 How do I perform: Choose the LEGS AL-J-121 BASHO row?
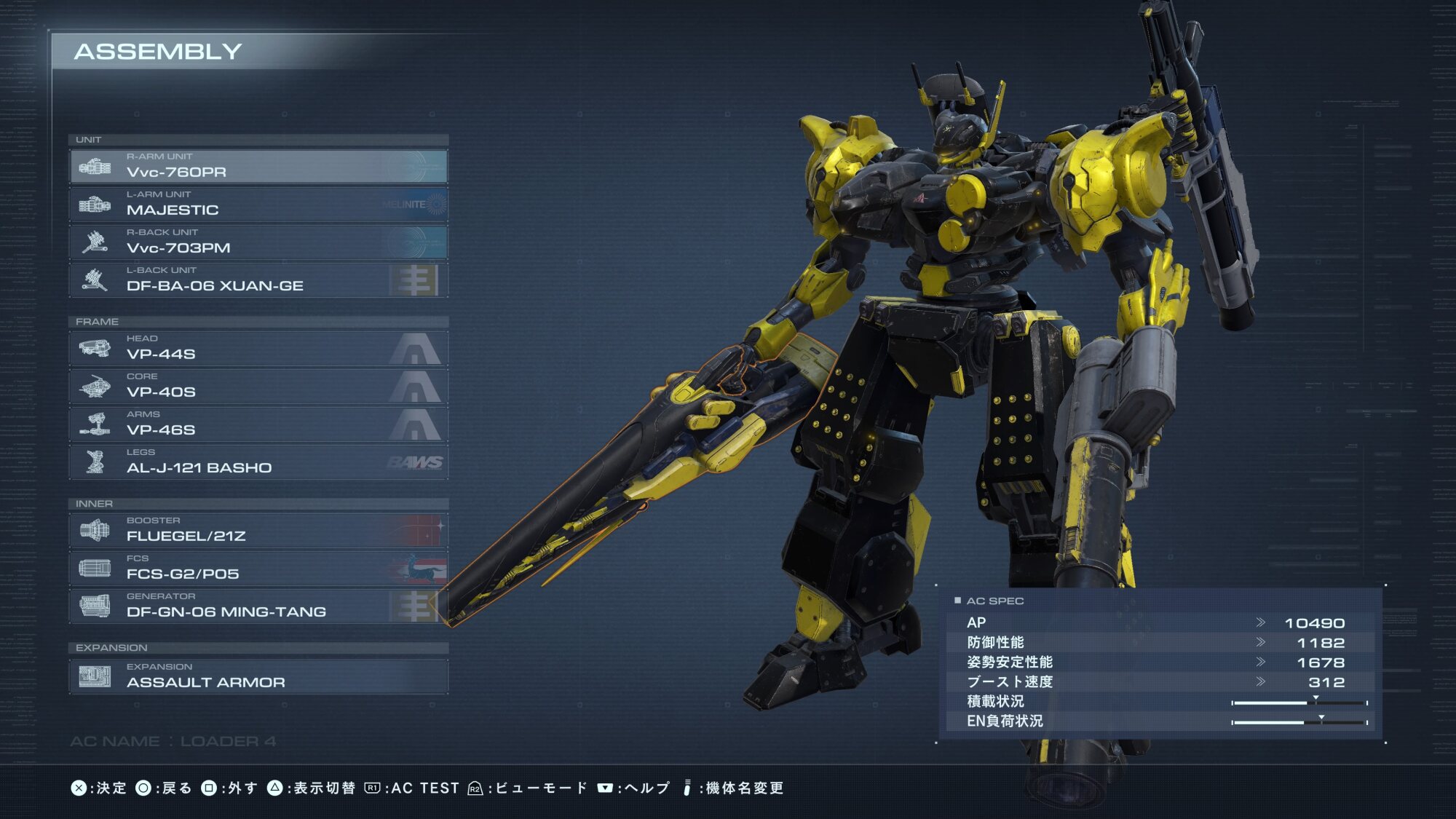tap(258, 462)
